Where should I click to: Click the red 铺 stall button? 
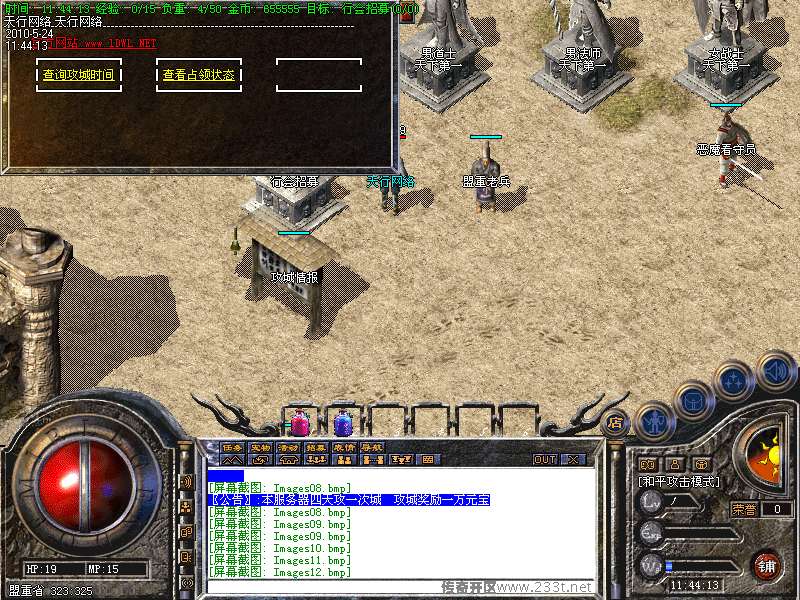pyautogui.click(x=767, y=565)
